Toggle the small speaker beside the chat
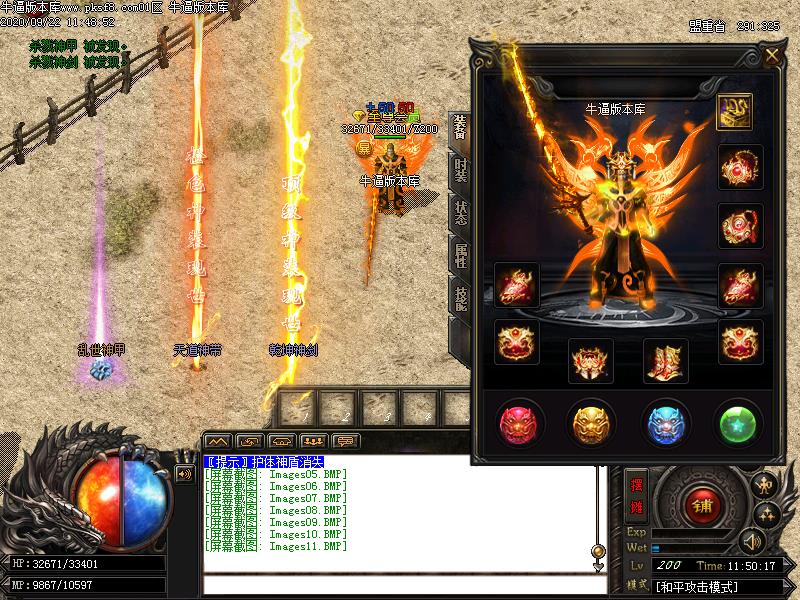 click(184, 474)
